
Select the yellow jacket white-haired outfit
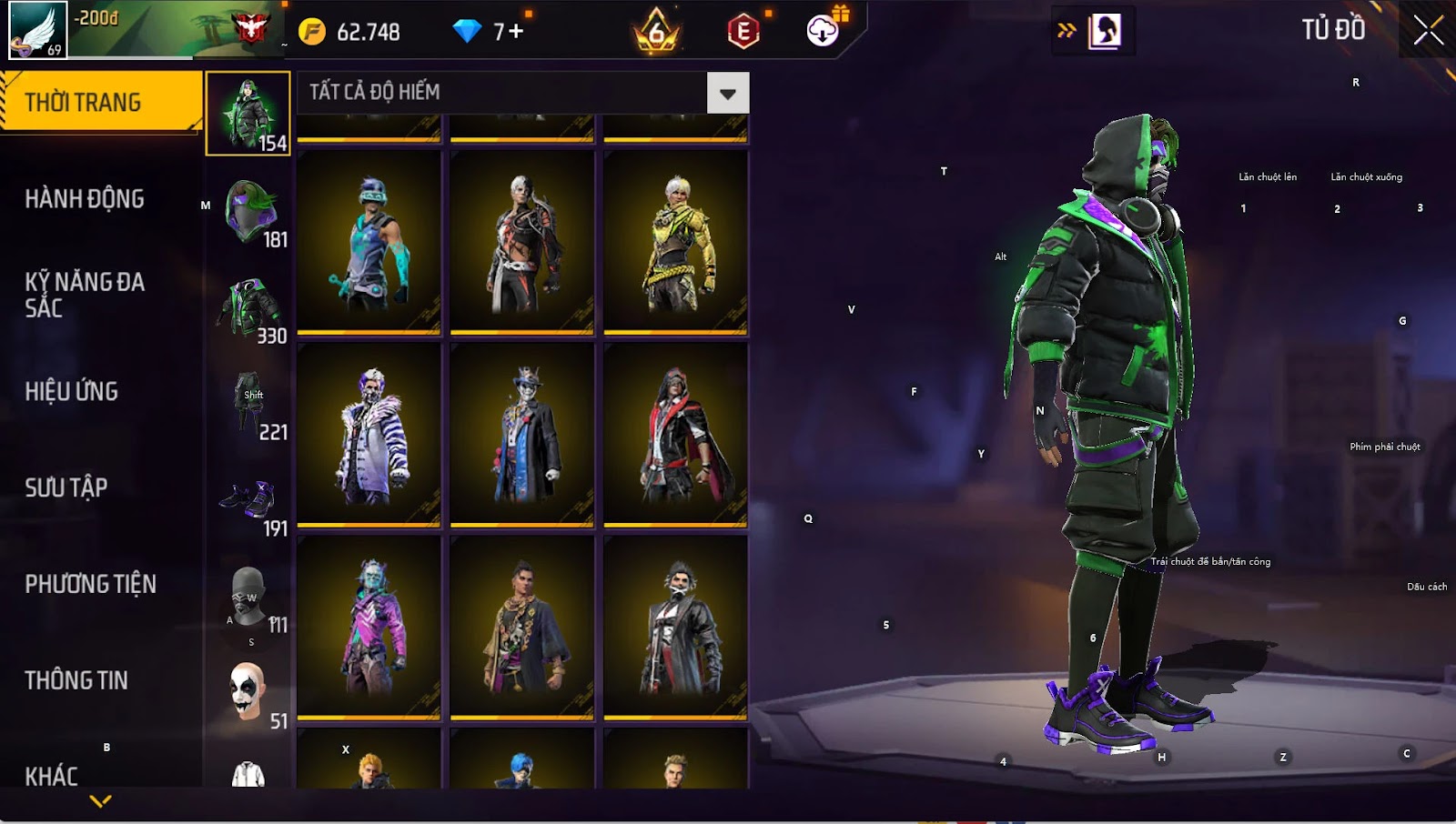tap(675, 241)
